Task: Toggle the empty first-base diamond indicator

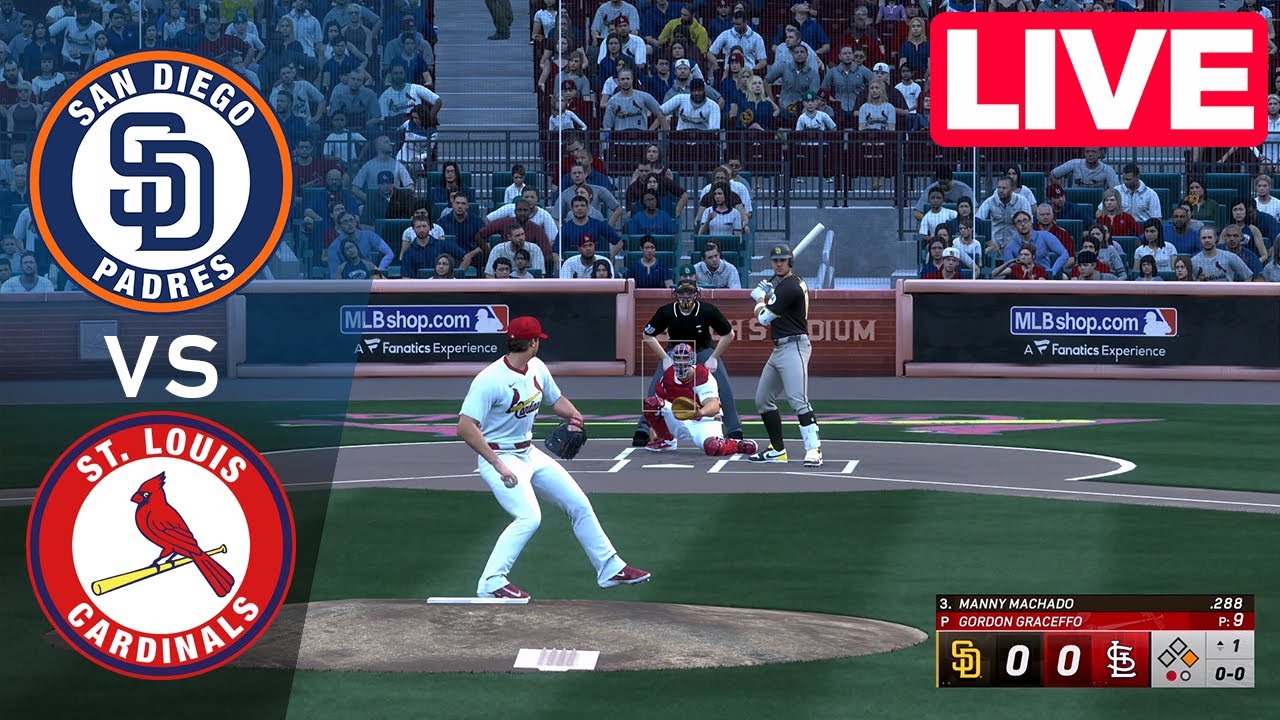Action: [x=1177, y=645]
